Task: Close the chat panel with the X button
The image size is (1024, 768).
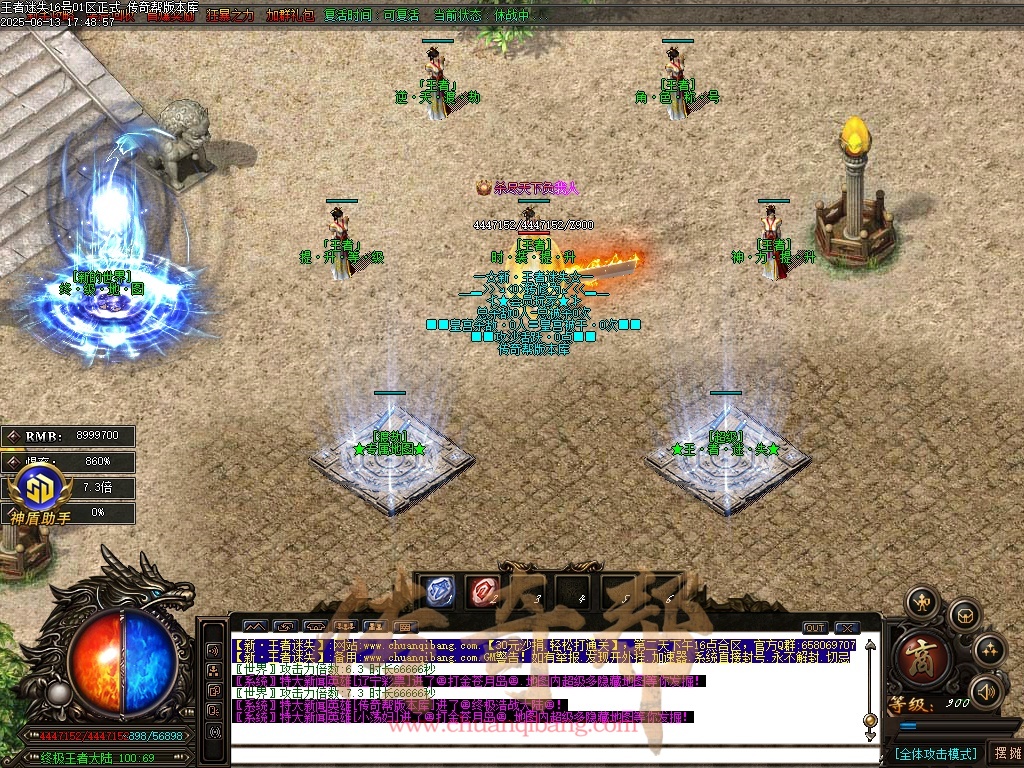Action: (848, 628)
